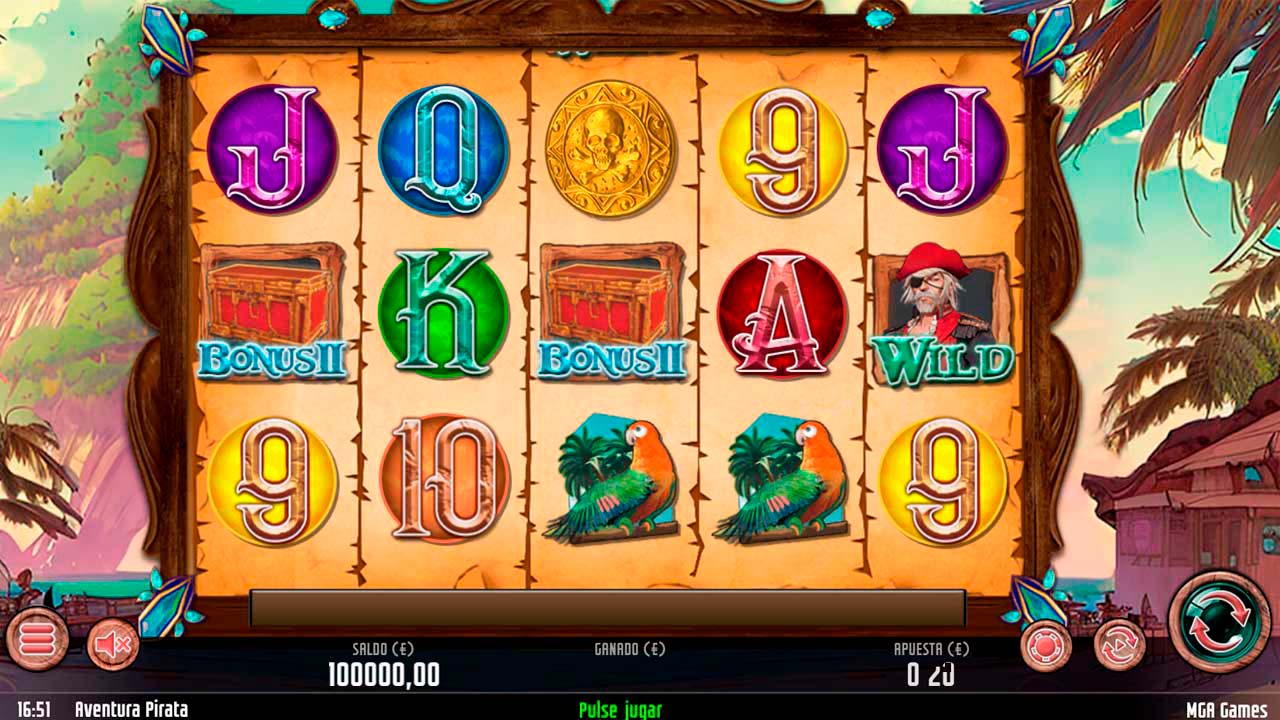Open the bet chip selector

[x=1046, y=646]
